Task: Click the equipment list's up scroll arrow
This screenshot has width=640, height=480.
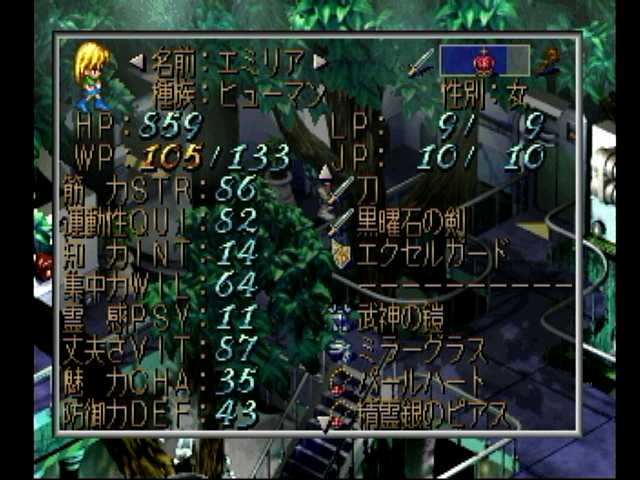Action: [325, 171]
